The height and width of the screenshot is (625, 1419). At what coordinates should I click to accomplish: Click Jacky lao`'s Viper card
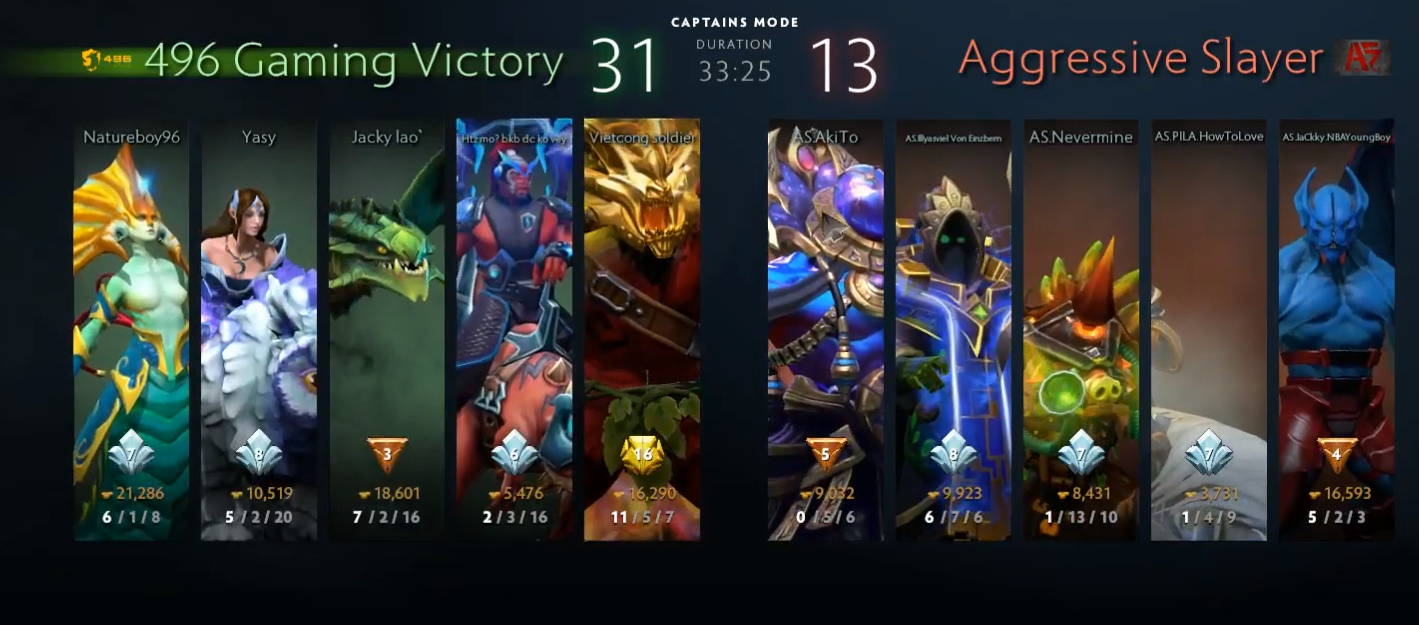click(387, 330)
